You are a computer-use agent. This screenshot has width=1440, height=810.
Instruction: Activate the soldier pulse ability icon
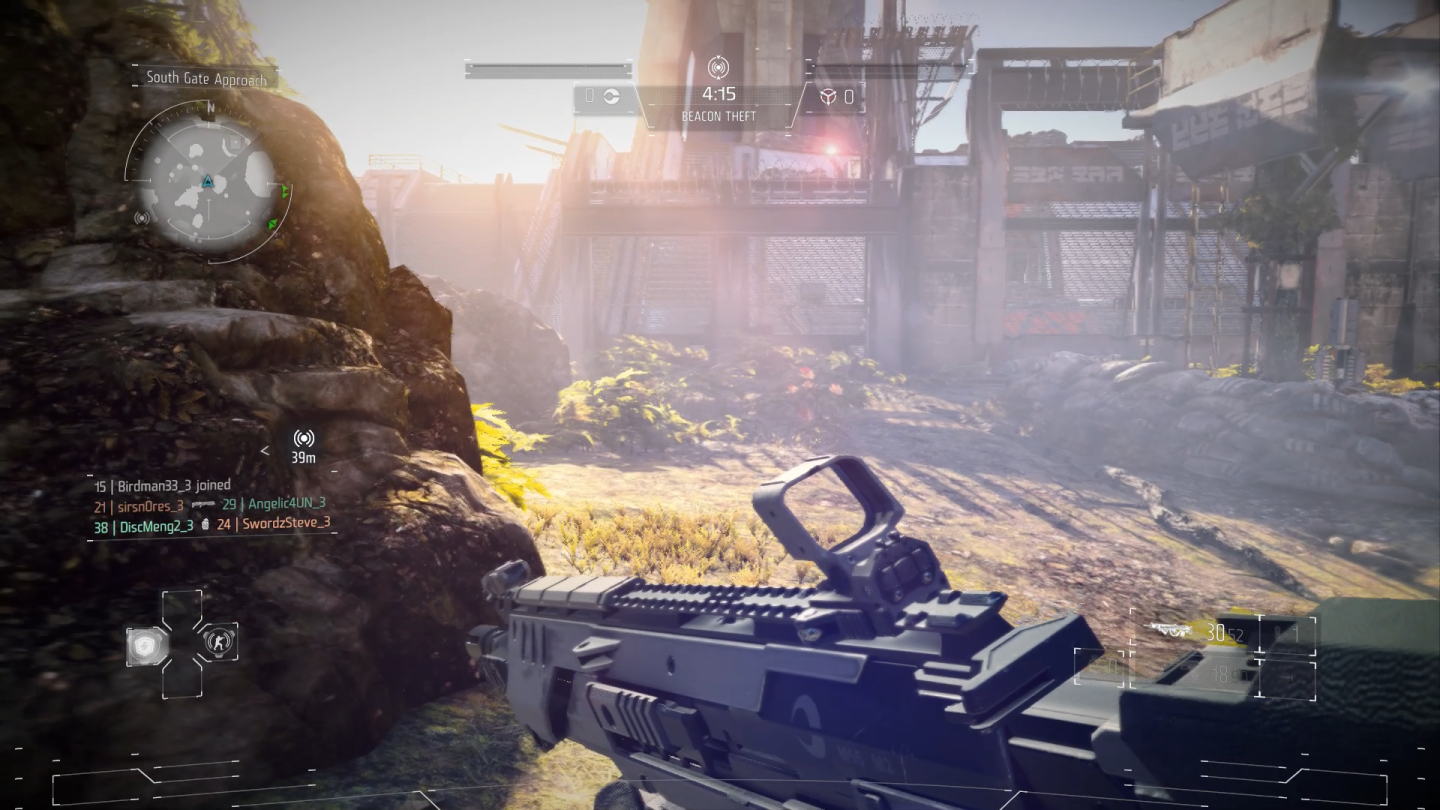(x=218, y=641)
